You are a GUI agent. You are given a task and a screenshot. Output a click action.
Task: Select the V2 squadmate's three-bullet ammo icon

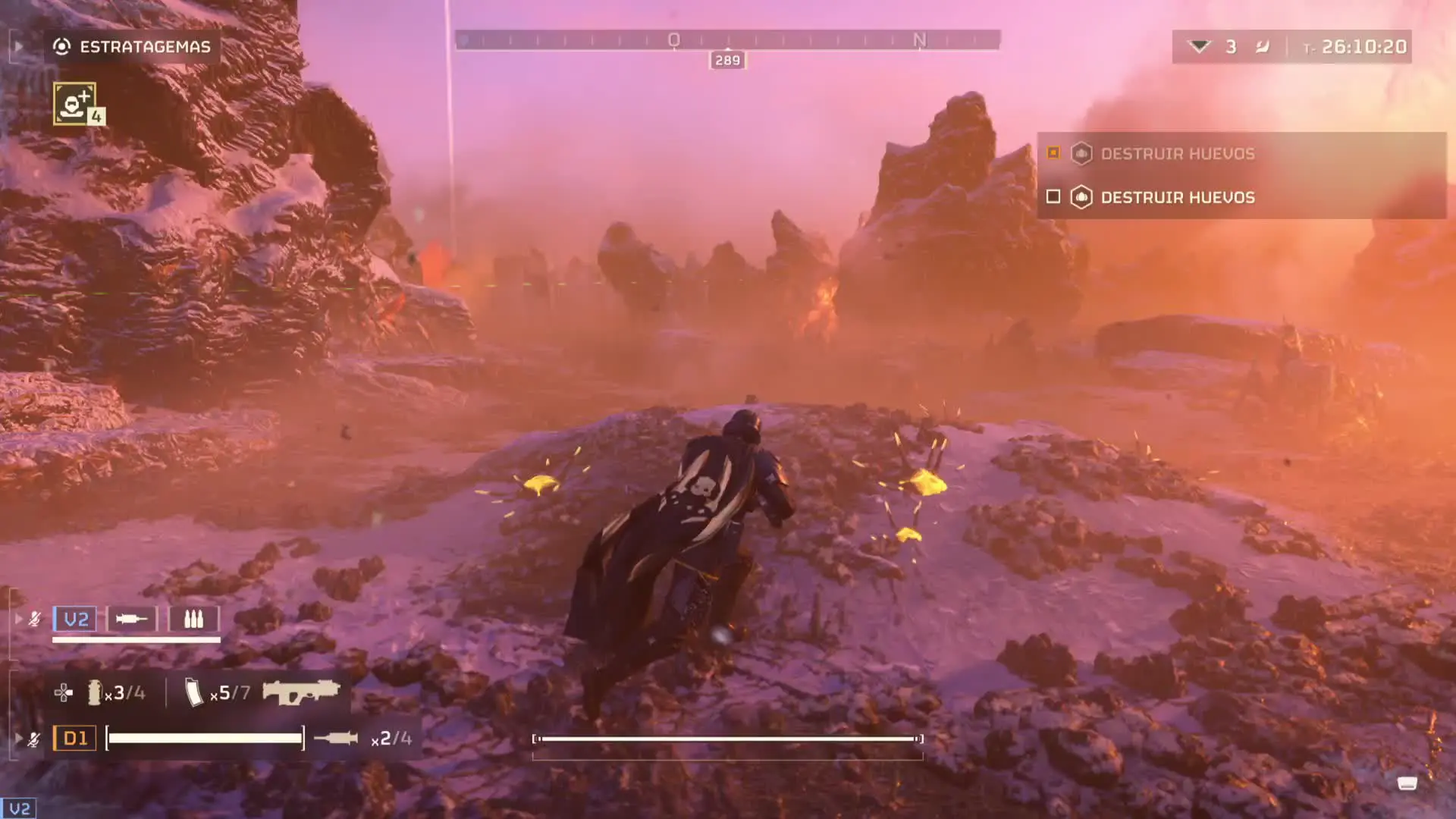point(193,620)
